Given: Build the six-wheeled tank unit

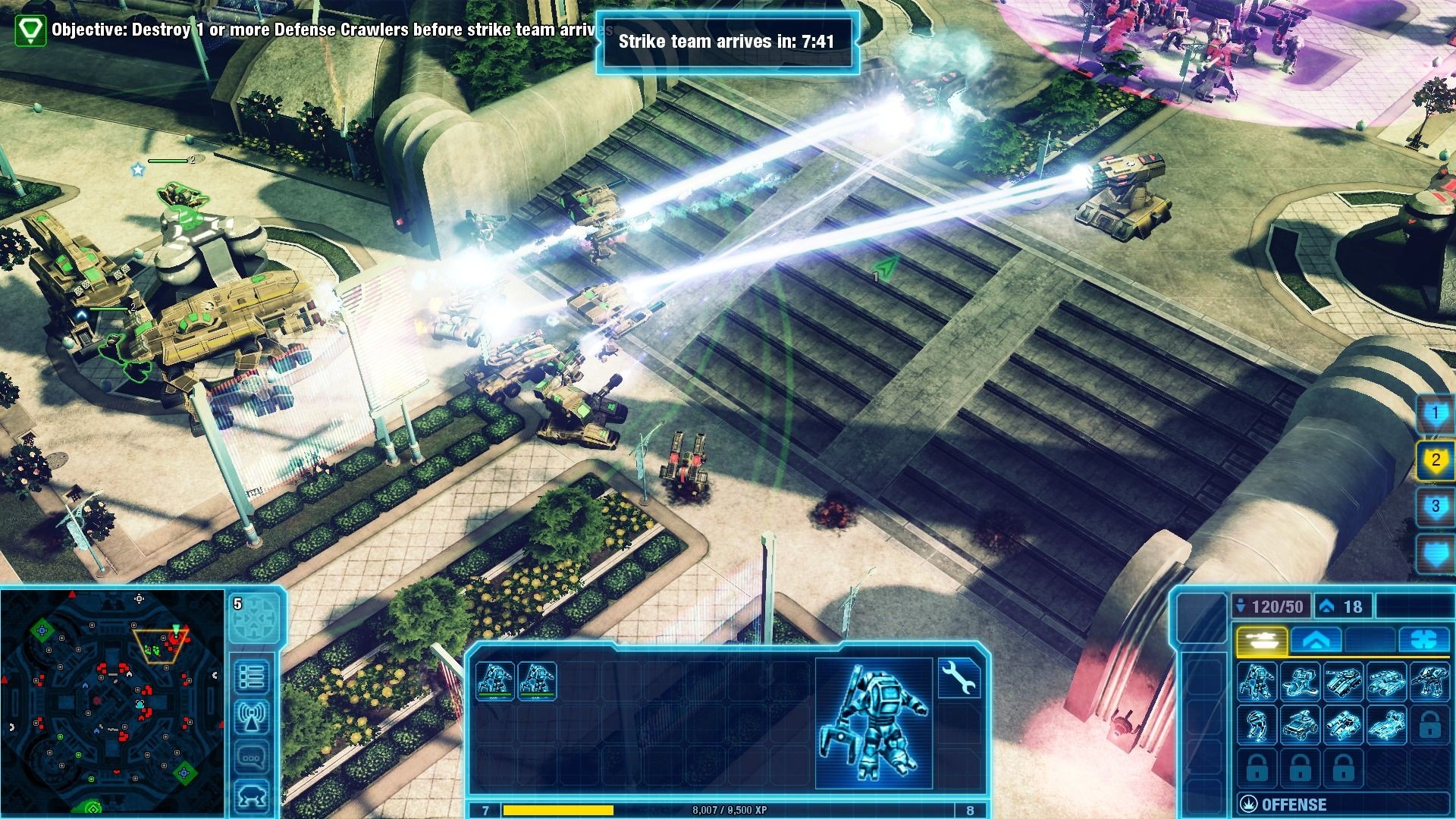Looking at the screenshot, I should [1343, 681].
